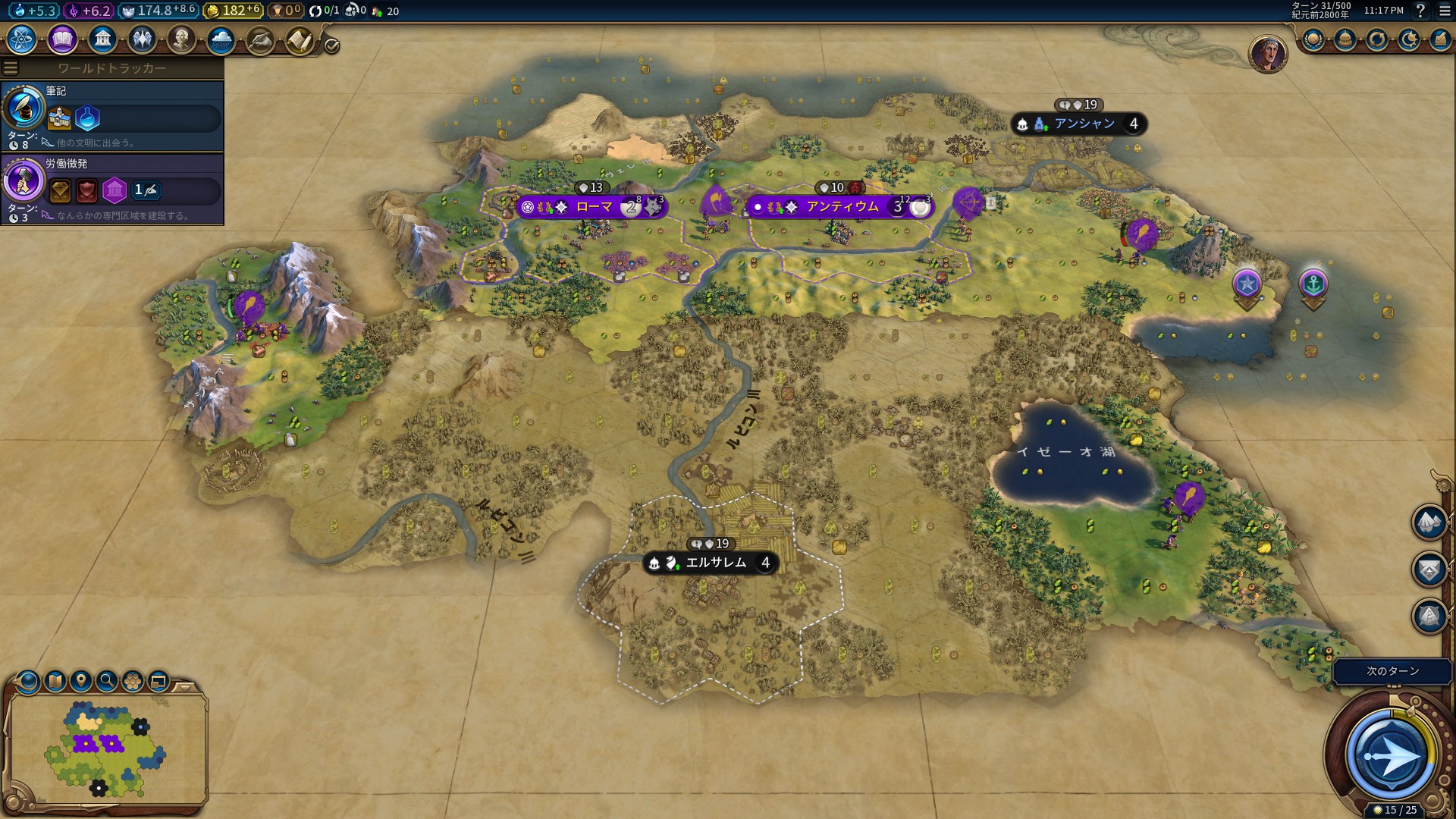The image size is (1456, 819).
Task: Open the game menu in the top-right corner
Action: pos(1444,11)
